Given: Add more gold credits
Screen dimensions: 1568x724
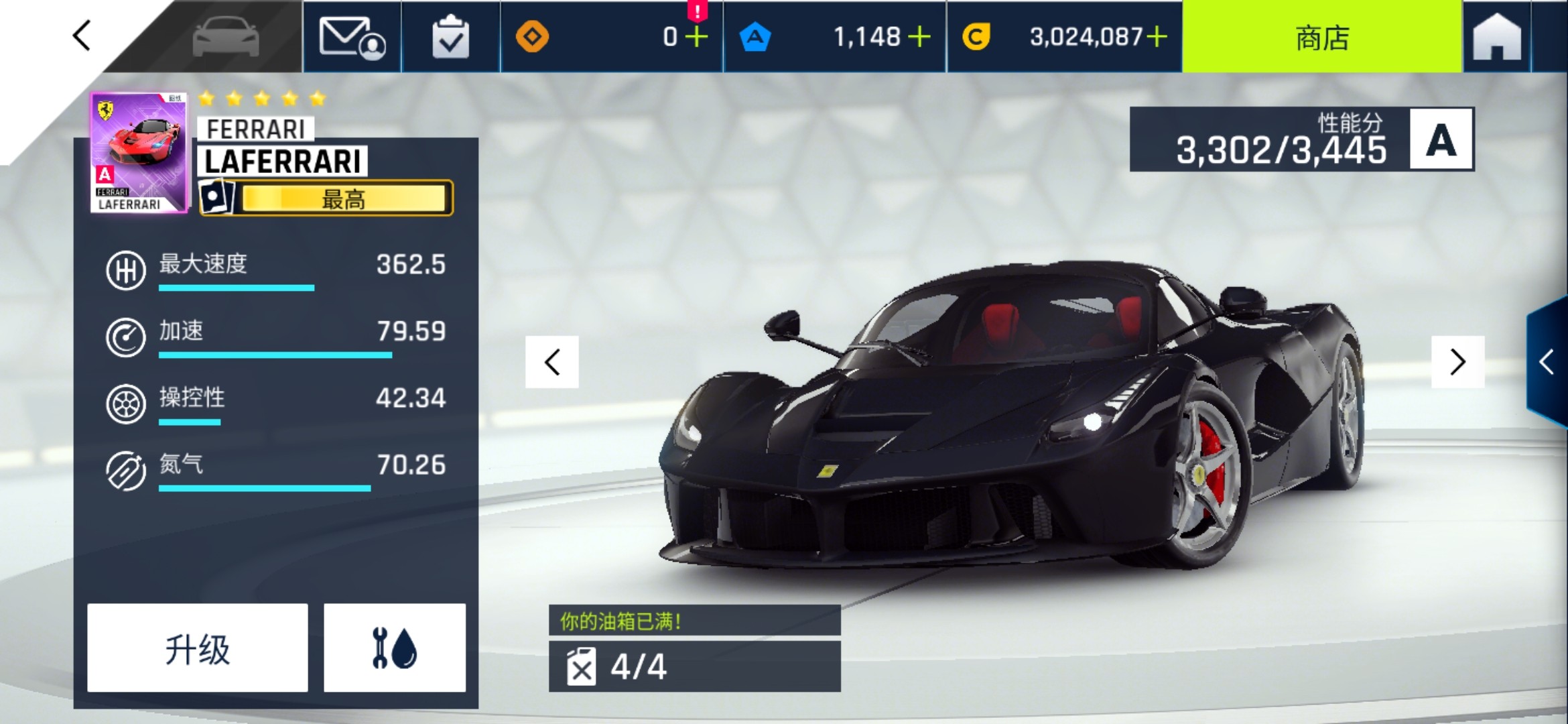Looking at the screenshot, I should point(1157,37).
